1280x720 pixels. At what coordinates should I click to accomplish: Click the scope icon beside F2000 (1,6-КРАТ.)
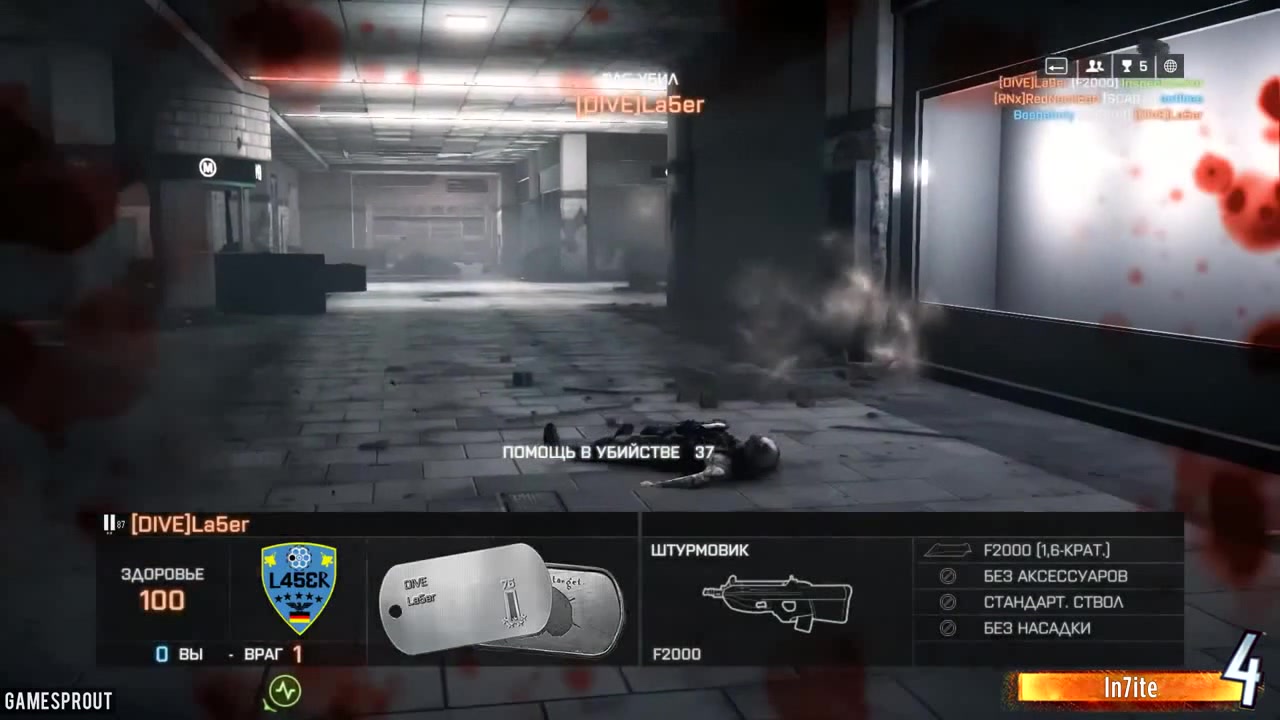click(x=948, y=549)
